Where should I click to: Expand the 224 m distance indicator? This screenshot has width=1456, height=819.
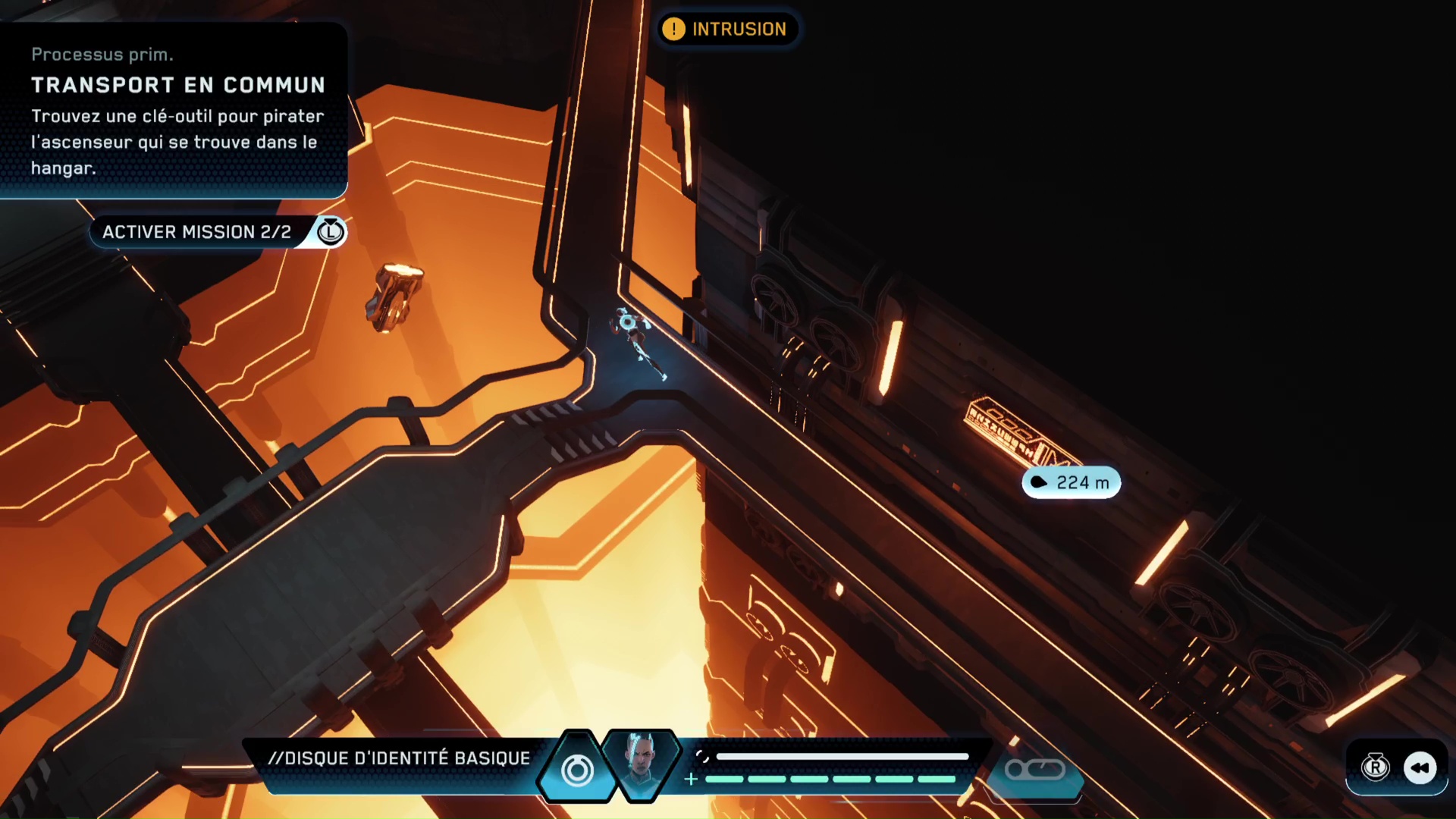[1072, 482]
